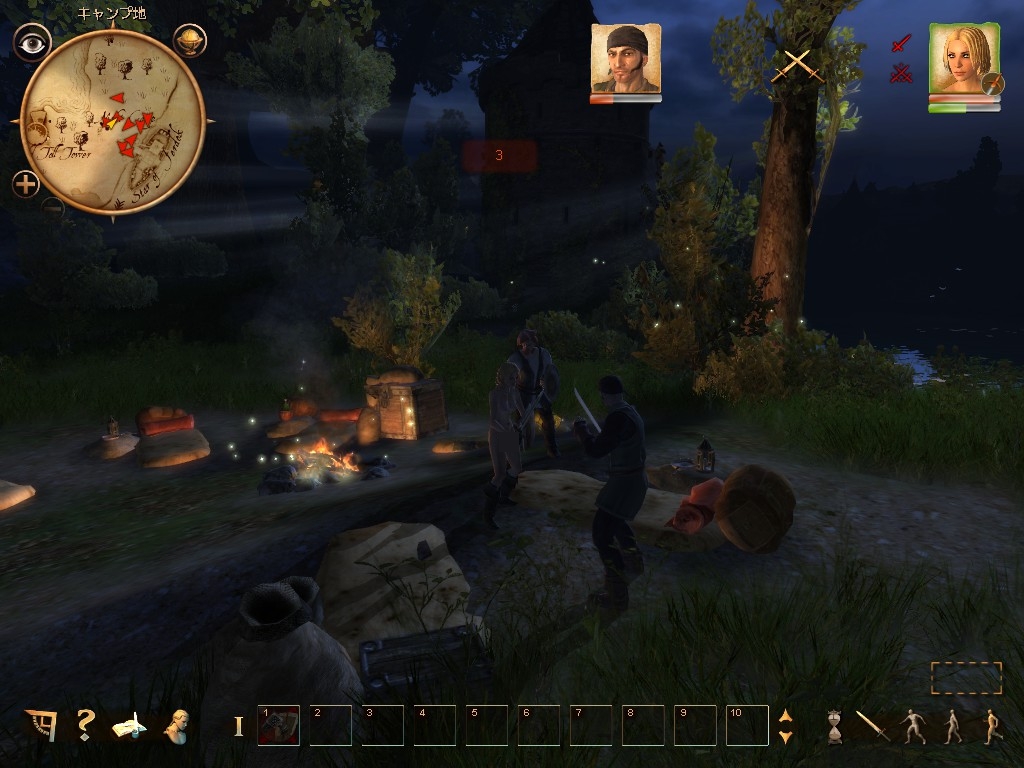The width and height of the screenshot is (1024, 768).
Task: Toggle the sword weapon icon
Action: tap(872, 726)
